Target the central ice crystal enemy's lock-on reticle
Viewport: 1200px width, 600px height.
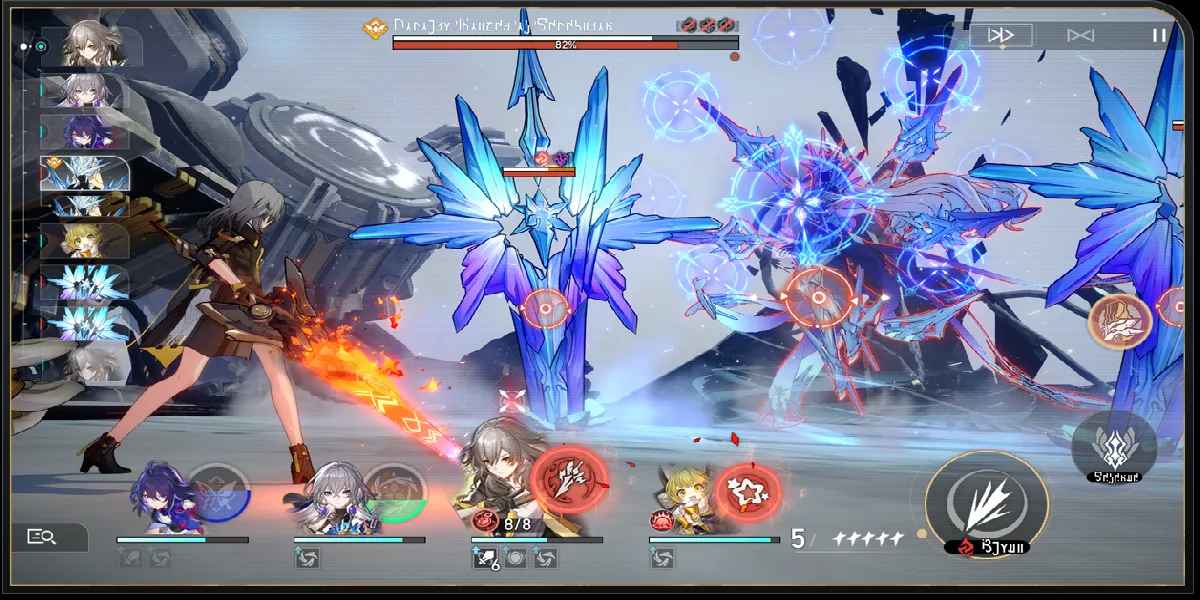click(546, 309)
